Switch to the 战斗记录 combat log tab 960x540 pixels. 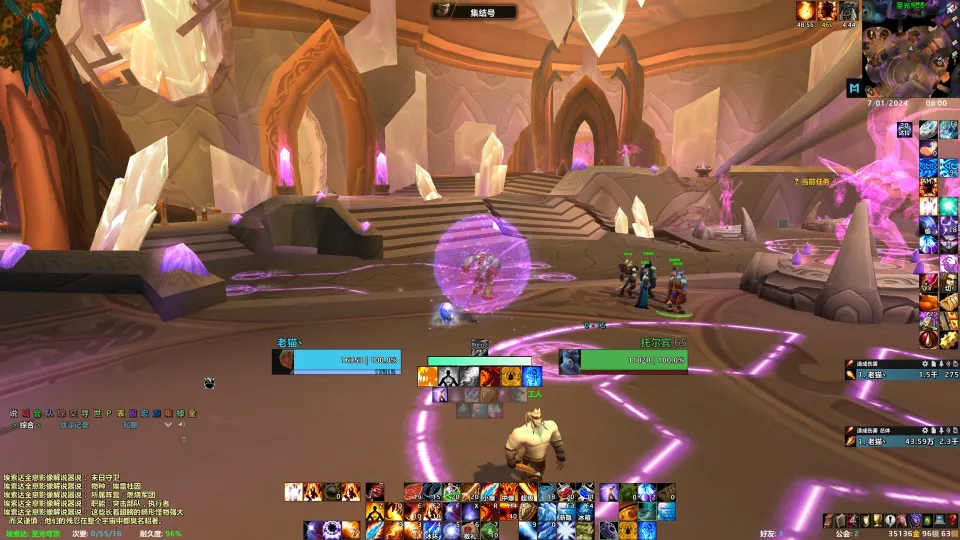pyautogui.click(x=73, y=425)
